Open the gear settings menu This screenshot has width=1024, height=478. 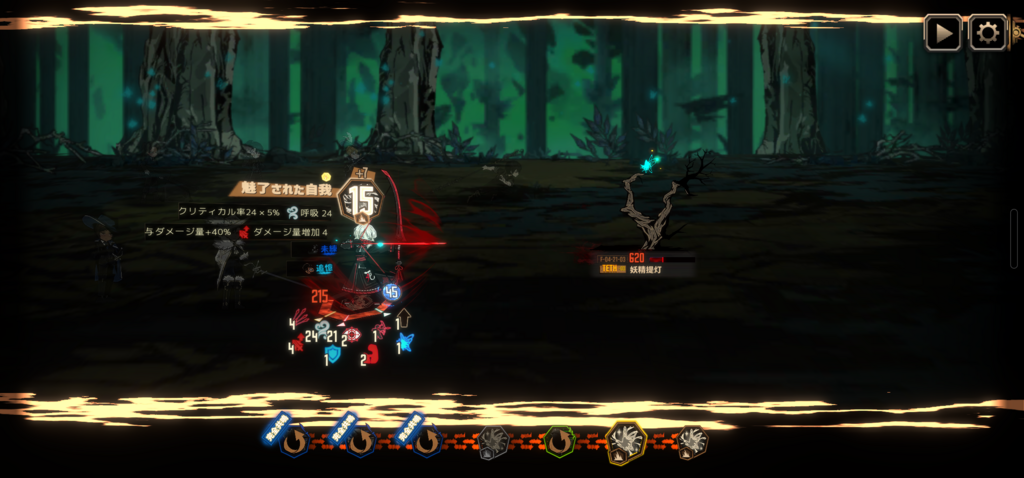coord(987,32)
